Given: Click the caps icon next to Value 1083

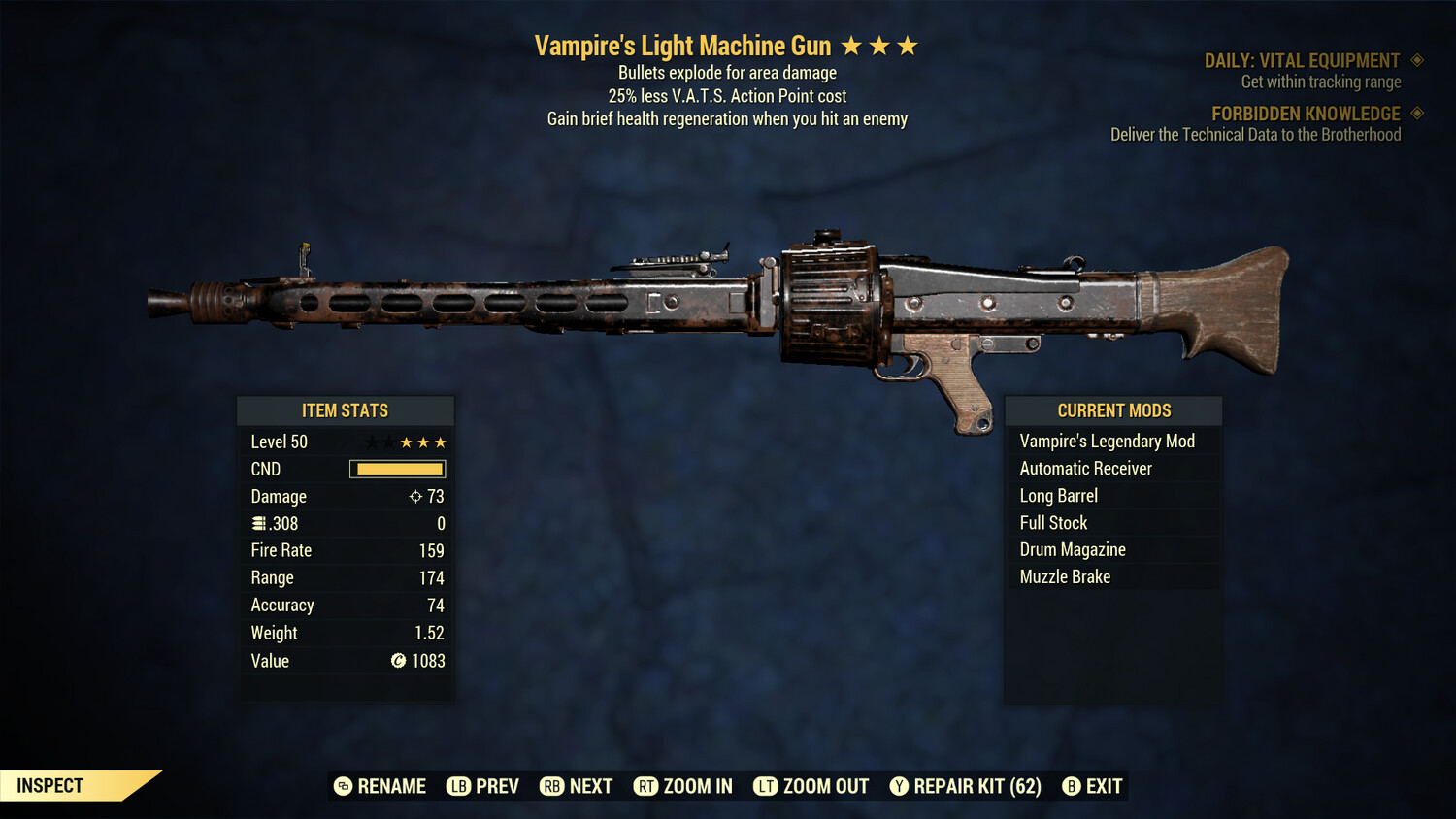Looking at the screenshot, I should [x=396, y=661].
